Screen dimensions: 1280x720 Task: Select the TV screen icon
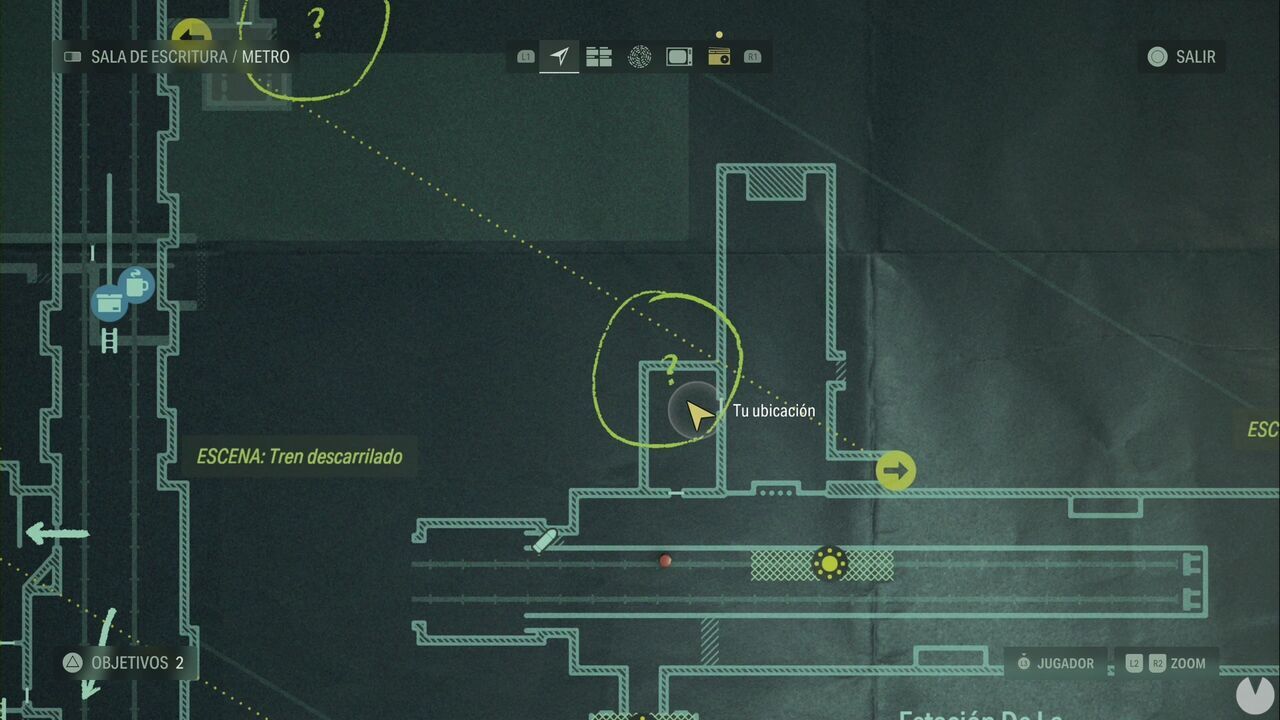(678, 57)
